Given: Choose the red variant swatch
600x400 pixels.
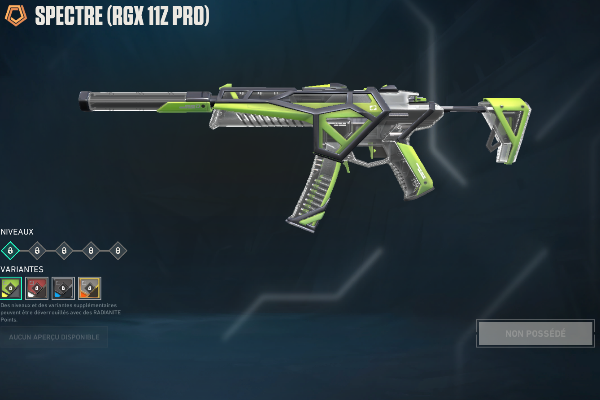Looking at the screenshot, I should (37, 288).
